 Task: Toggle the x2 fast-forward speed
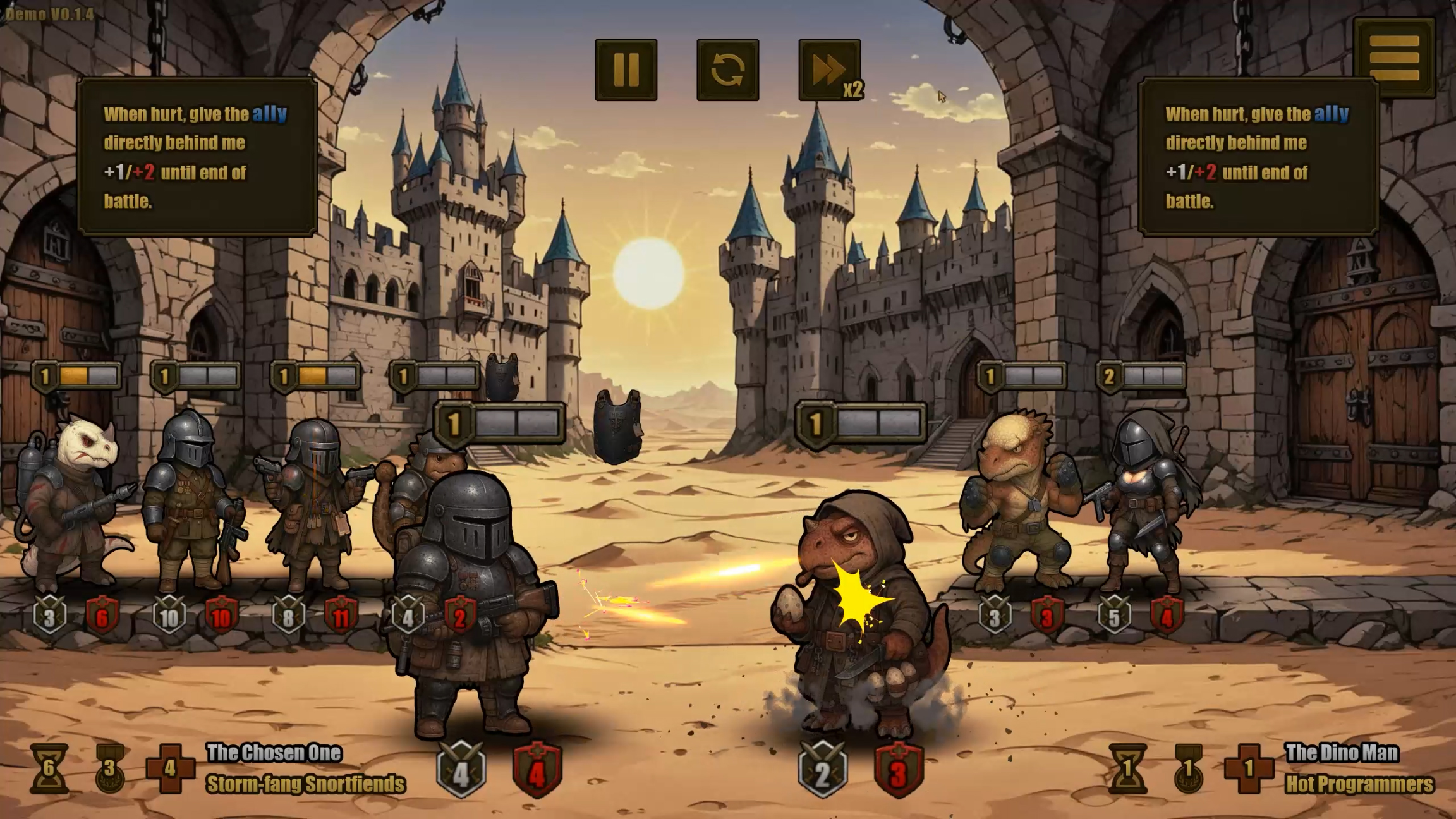coord(829,70)
